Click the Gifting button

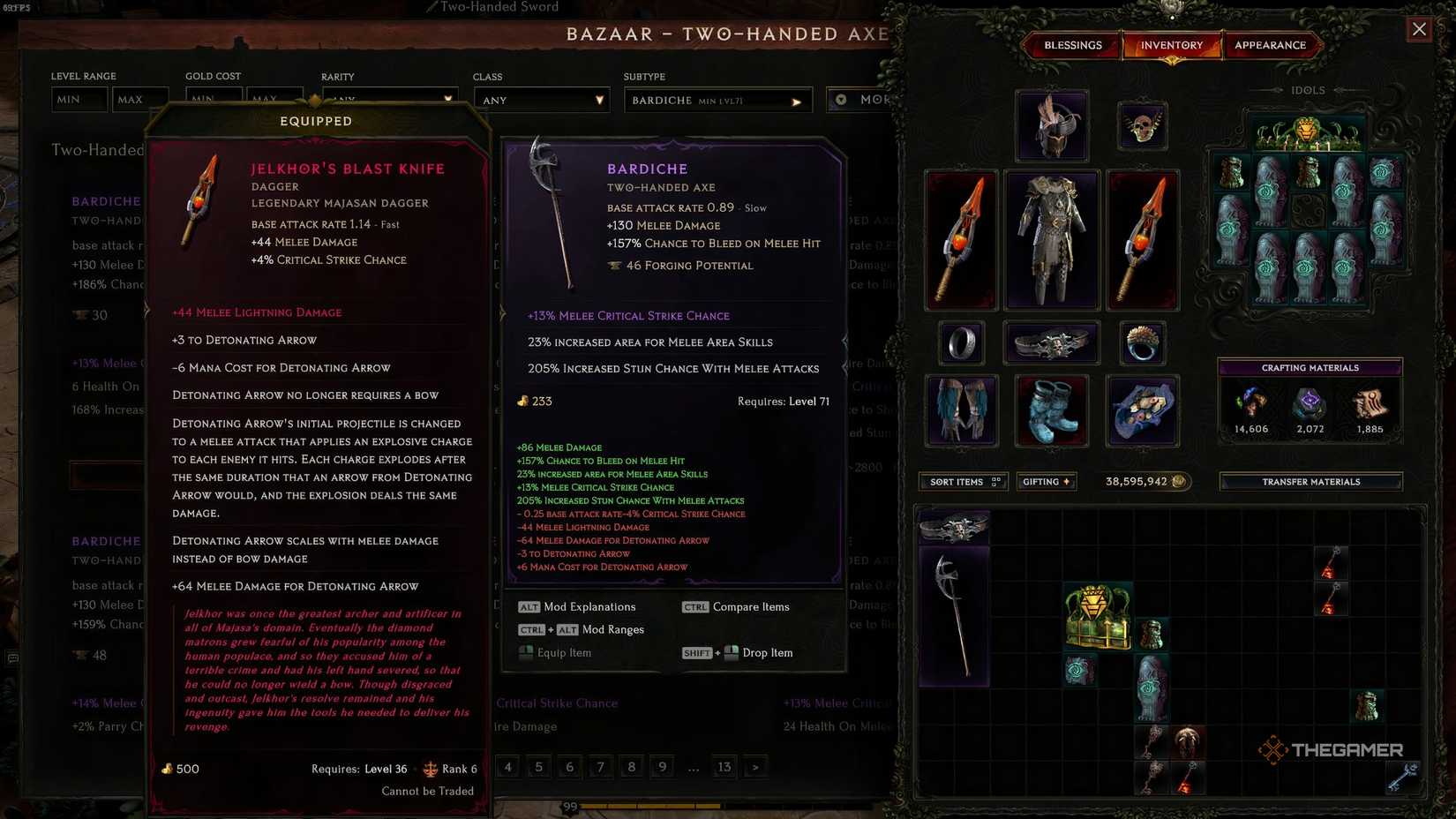click(1046, 481)
